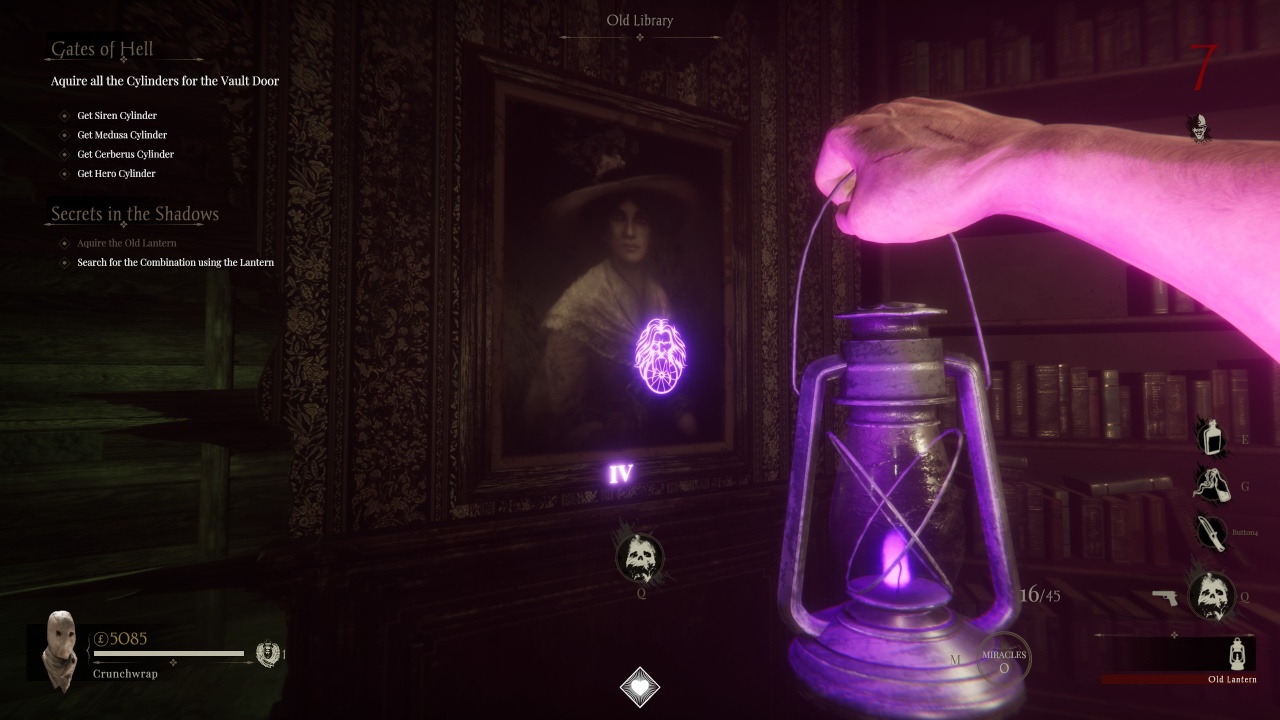Click the Get Medusa Cylinder objective
Image resolution: width=1280 pixels, height=720 pixels.
tap(122, 135)
